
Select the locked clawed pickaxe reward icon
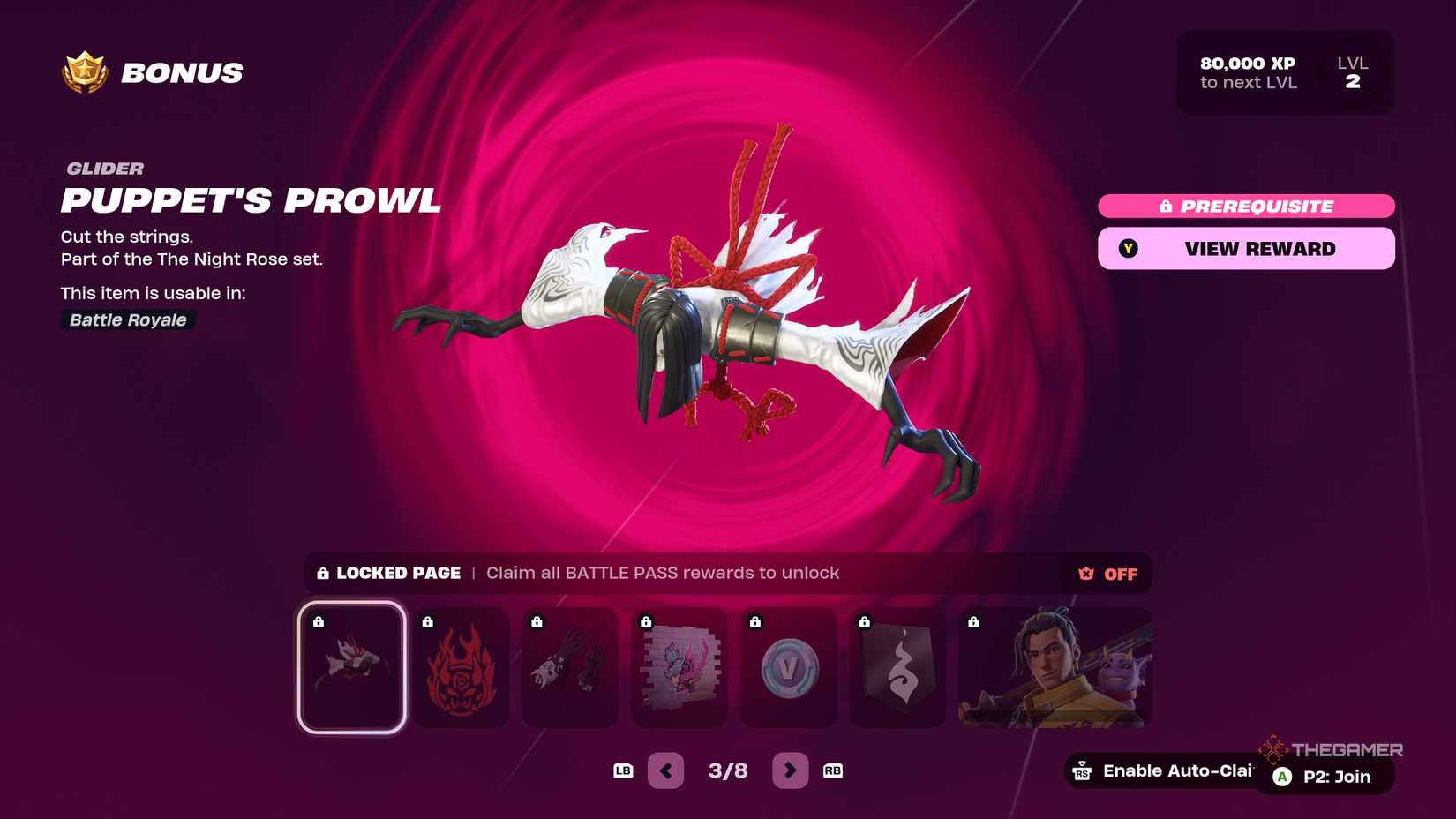(570, 668)
